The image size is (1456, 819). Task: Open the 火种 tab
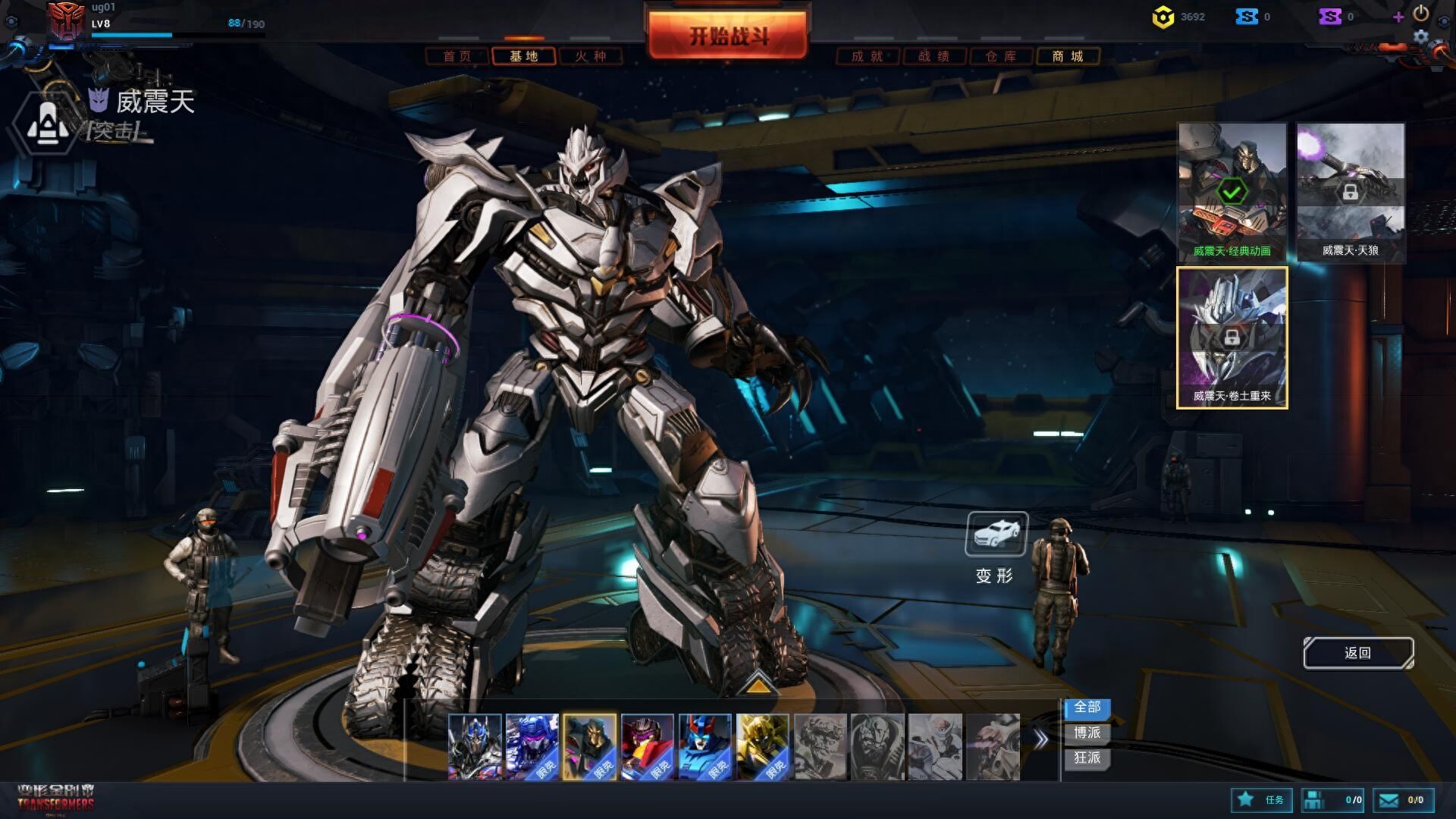click(591, 56)
